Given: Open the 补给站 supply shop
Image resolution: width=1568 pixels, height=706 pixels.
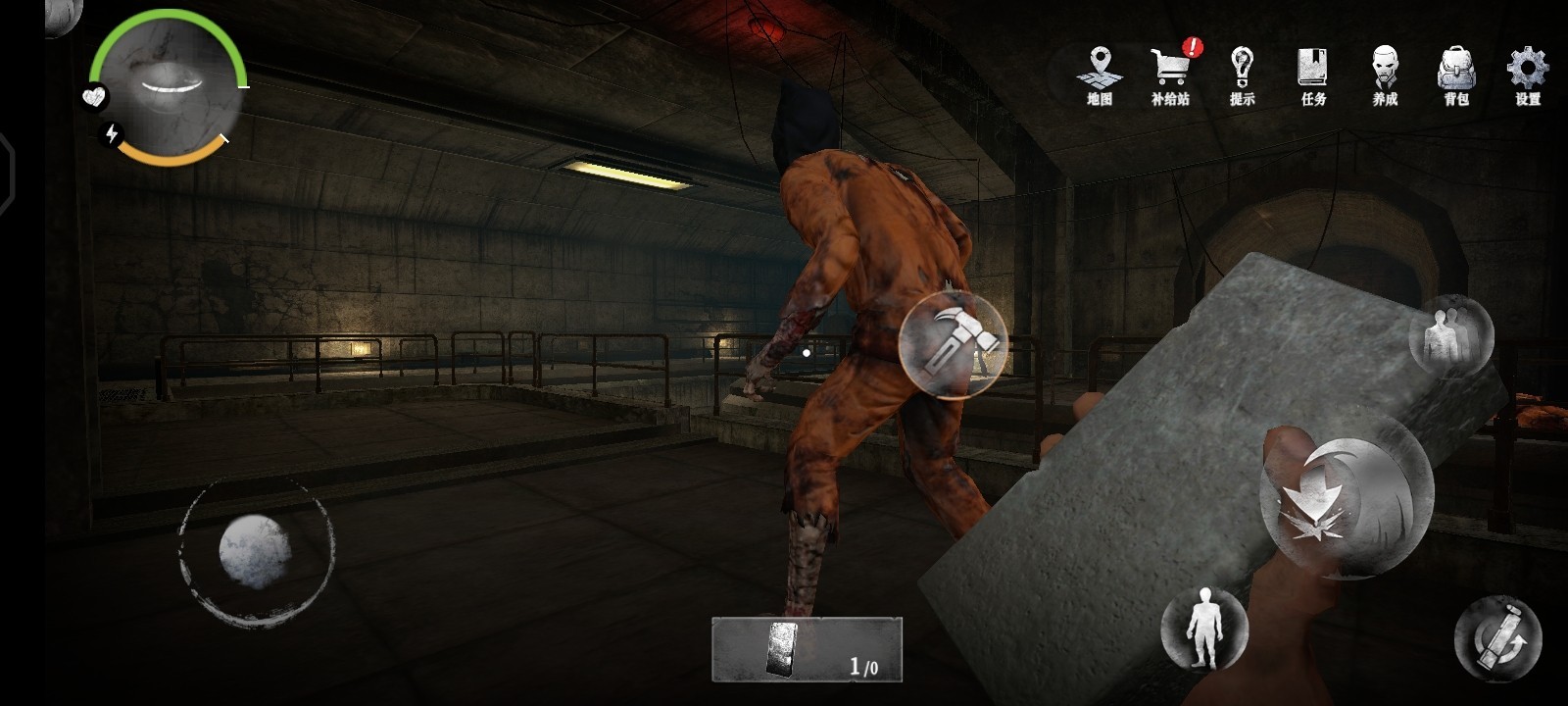Looking at the screenshot, I should click(1170, 74).
